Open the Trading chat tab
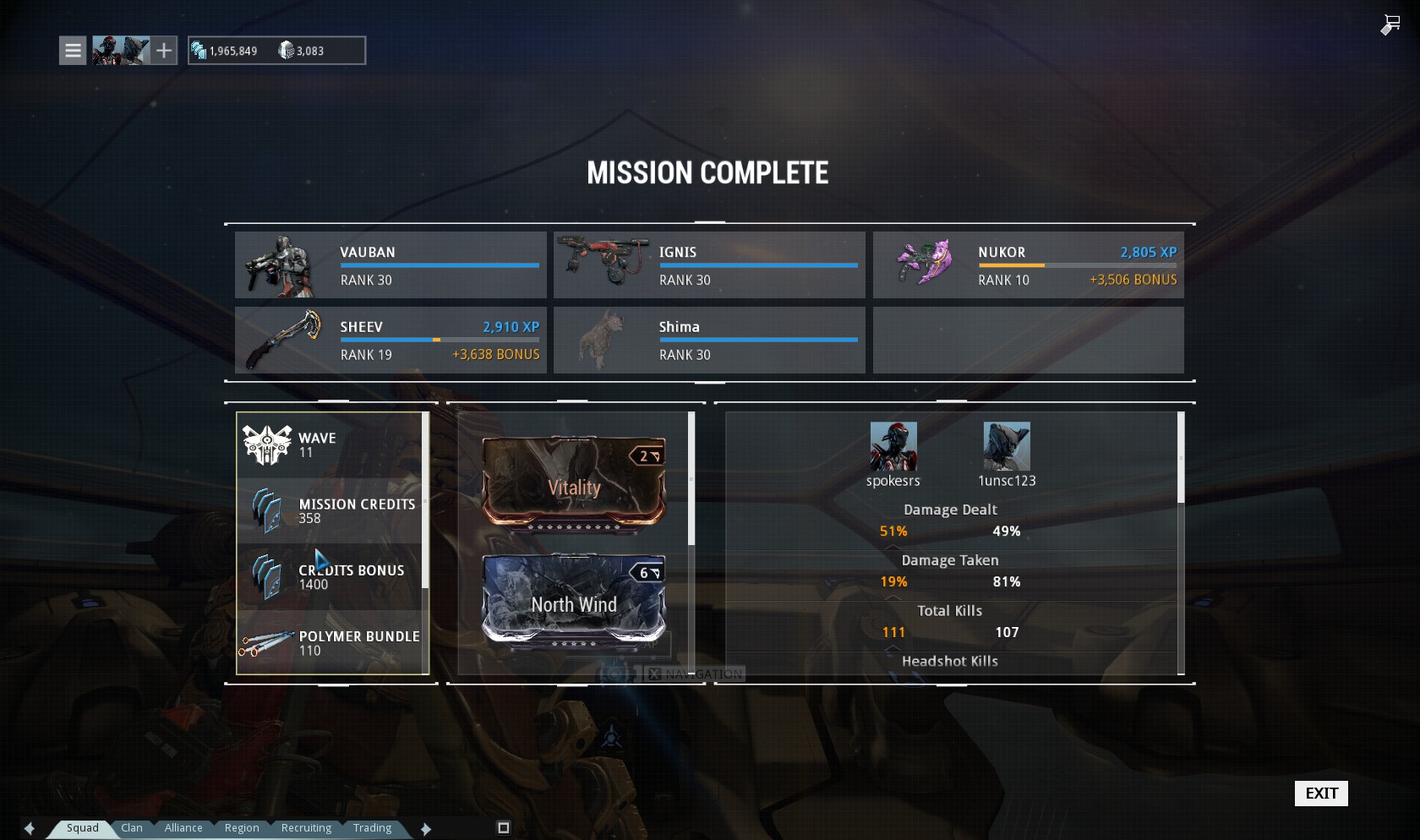Image resolution: width=1420 pixels, height=840 pixels. [x=372, y=828]
